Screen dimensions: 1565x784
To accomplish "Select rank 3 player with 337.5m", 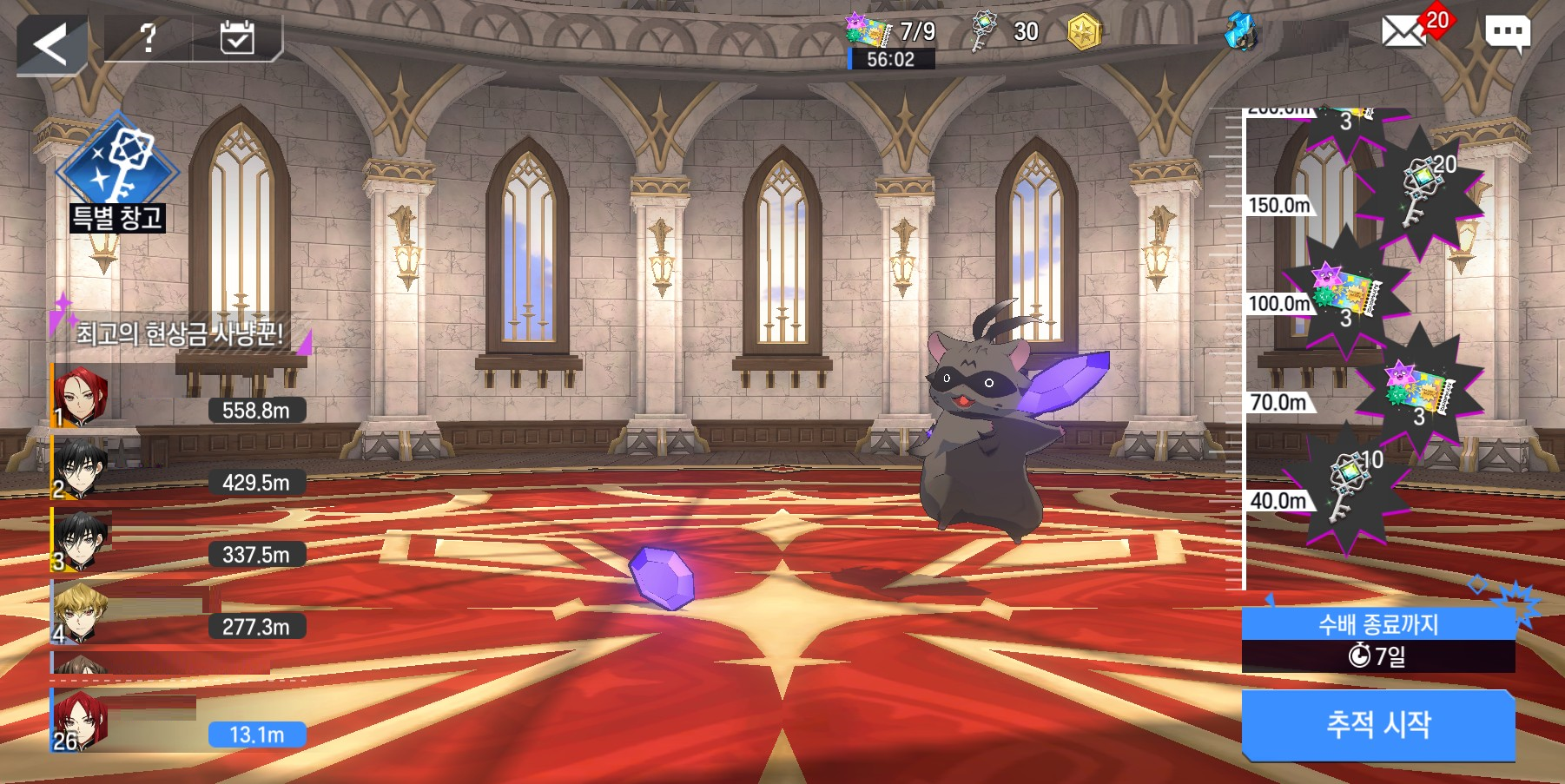I will pyautogui.click(x=178, y=542).
